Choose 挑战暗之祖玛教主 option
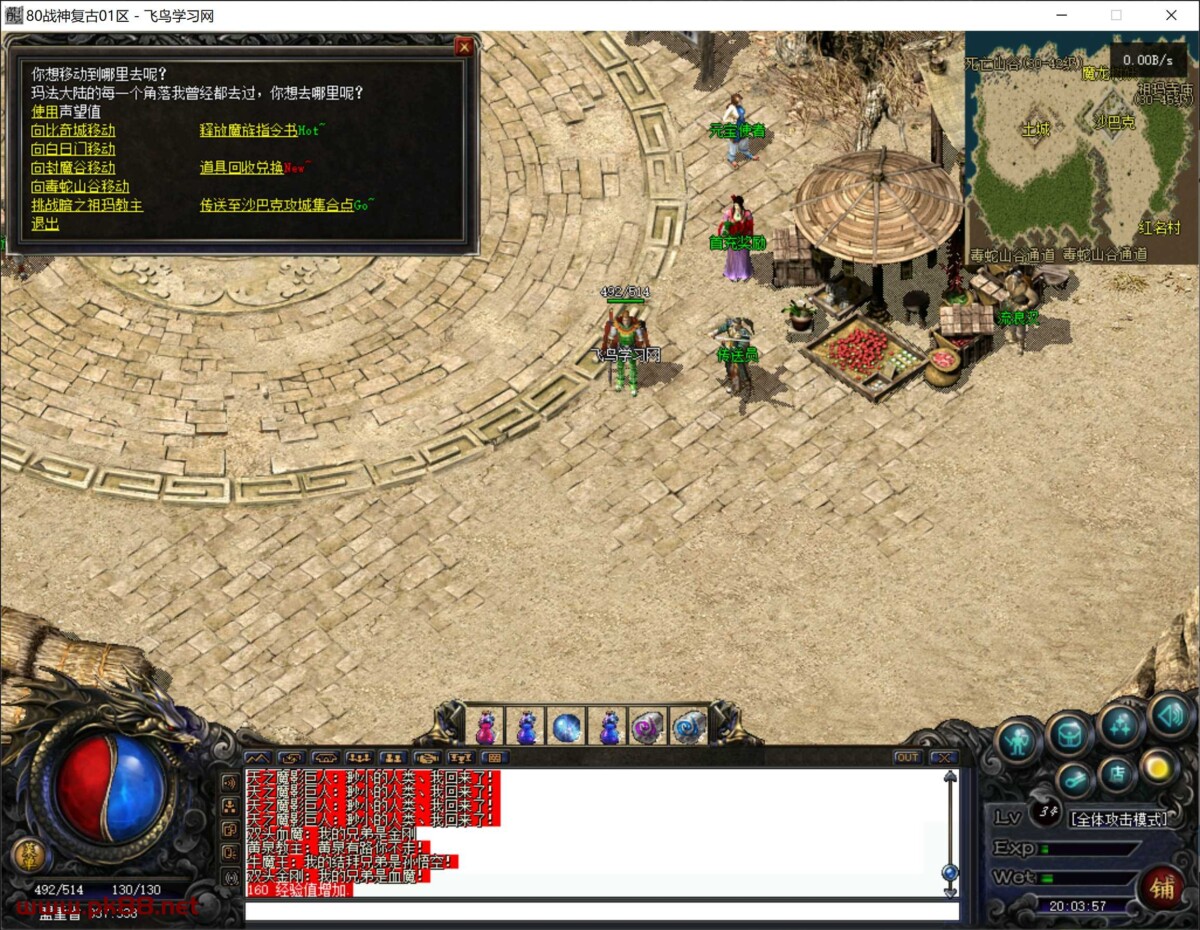The height and width of the screenshot is (930, 1200). click(x=87, y=205)
